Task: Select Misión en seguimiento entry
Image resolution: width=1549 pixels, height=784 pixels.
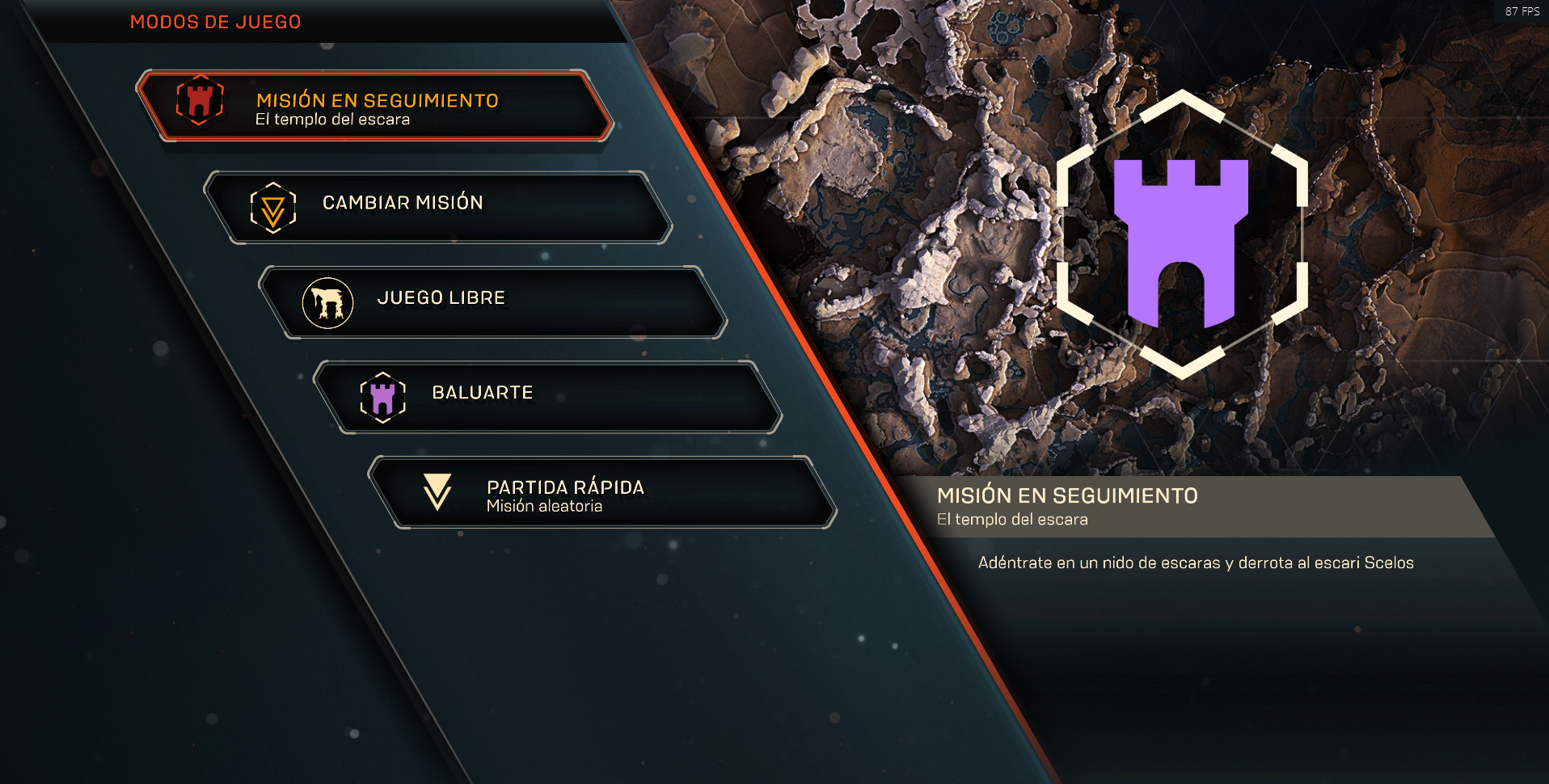Action: [x=376, y=107]
